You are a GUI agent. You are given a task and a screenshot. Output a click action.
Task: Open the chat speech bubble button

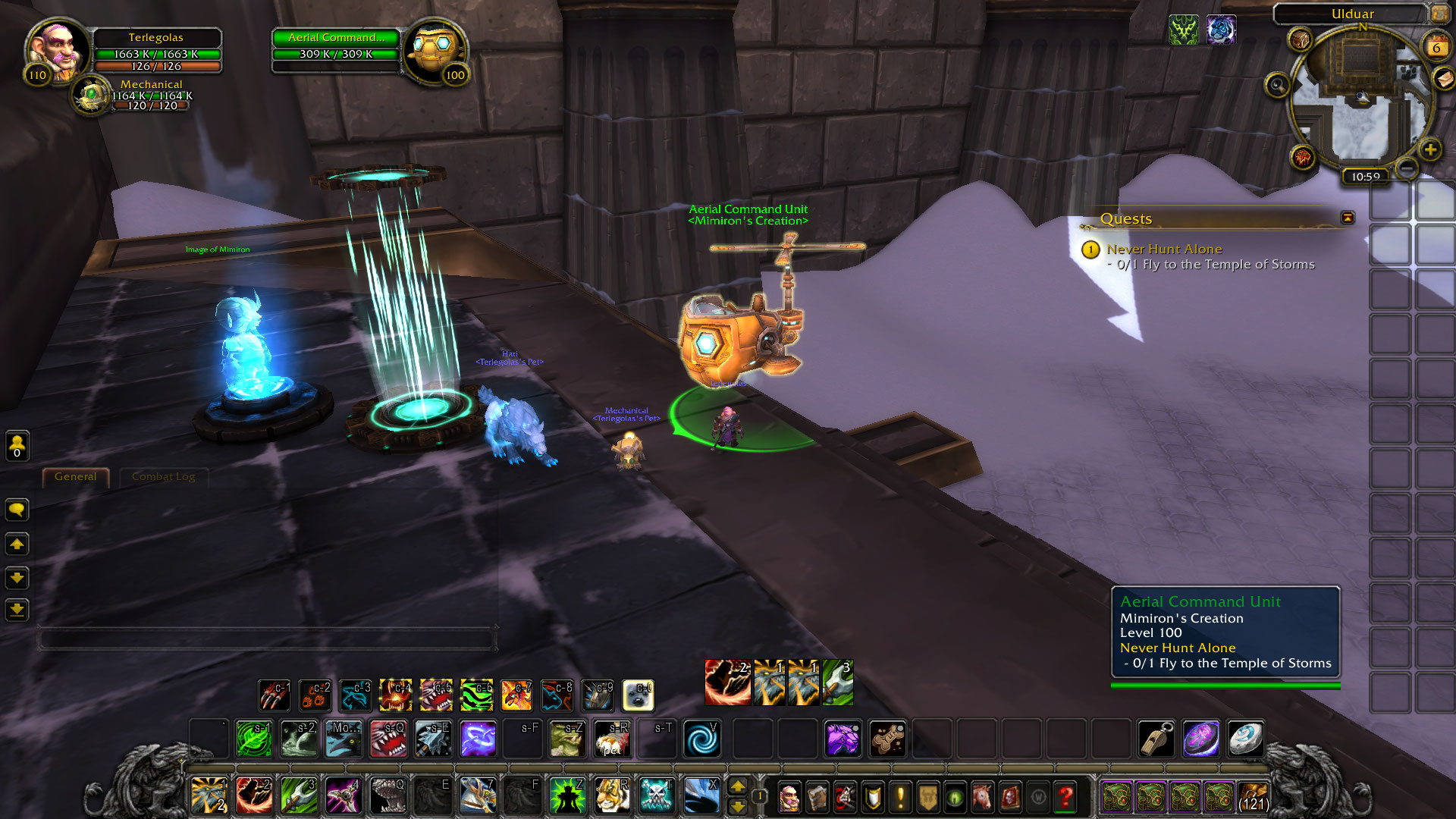(x=17, y=510)
